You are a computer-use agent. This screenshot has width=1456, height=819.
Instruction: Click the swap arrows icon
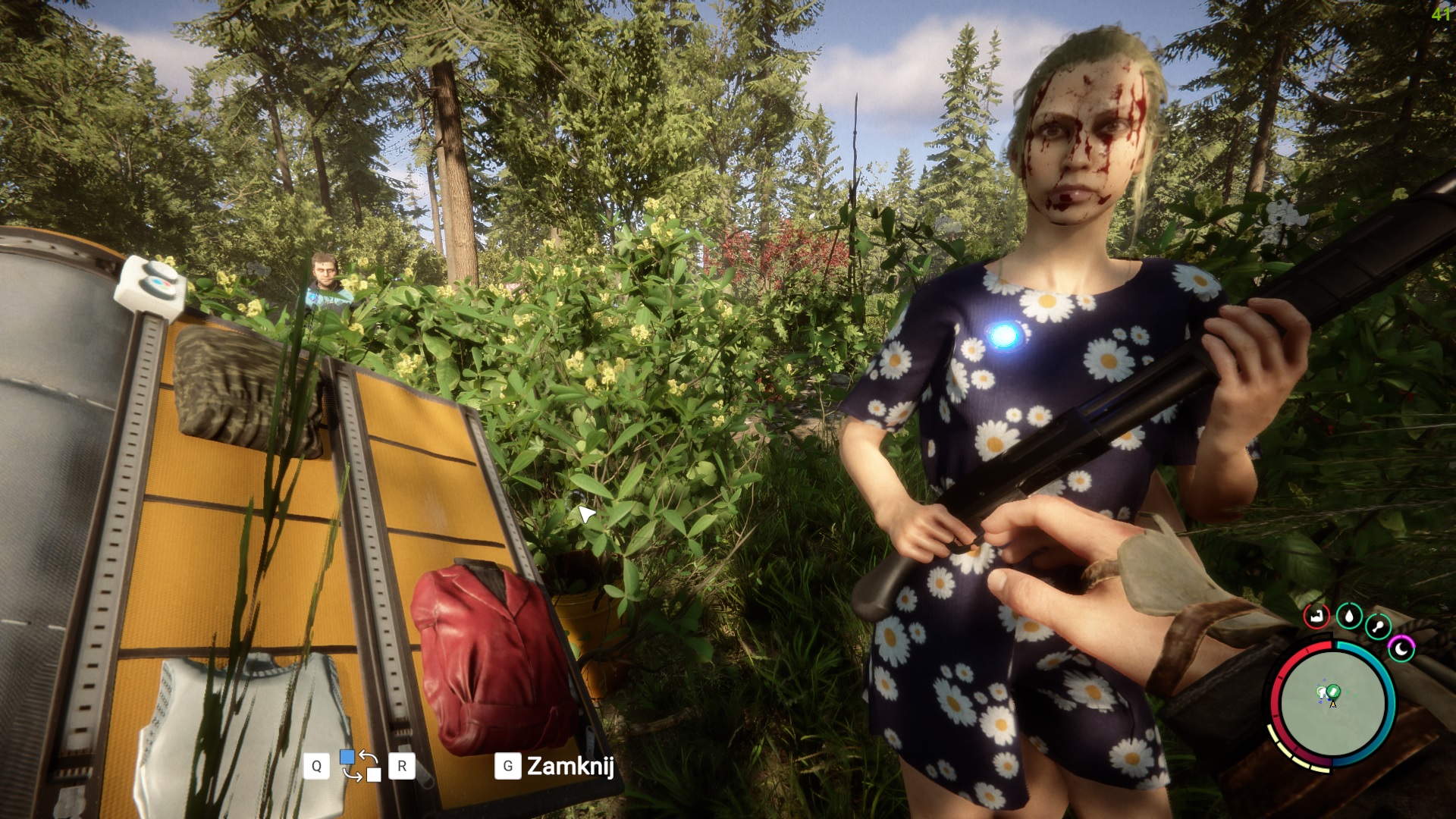point(360,765)
